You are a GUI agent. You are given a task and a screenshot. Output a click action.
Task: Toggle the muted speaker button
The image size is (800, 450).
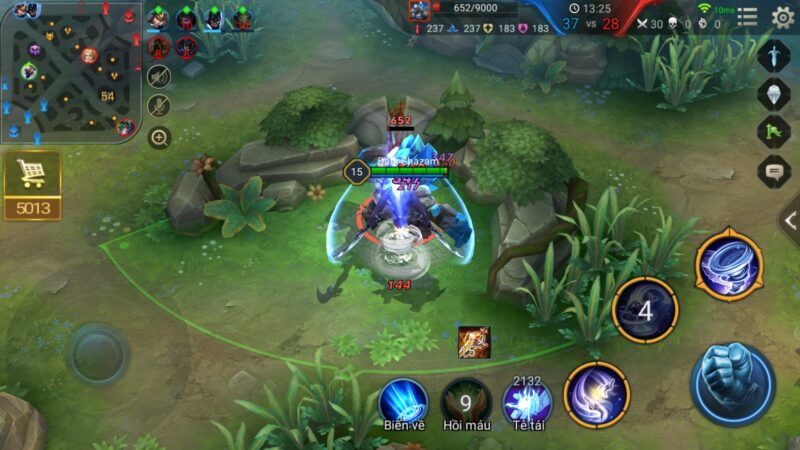point(159,76)
